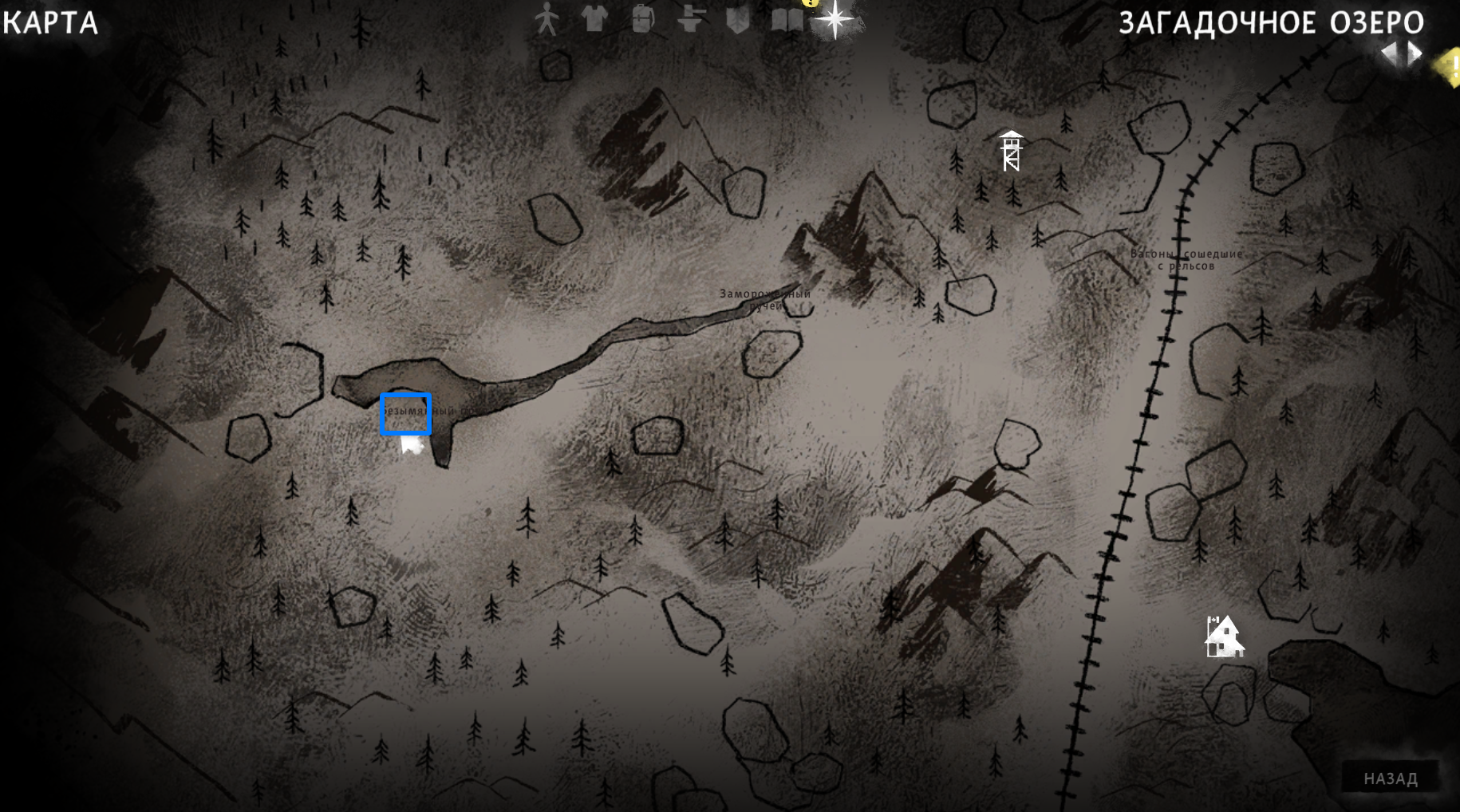The width and height of the screenshot is (1460, 812).
Task: Switch to the clothing tab with the shirt icon
Action: click(594, 18)
